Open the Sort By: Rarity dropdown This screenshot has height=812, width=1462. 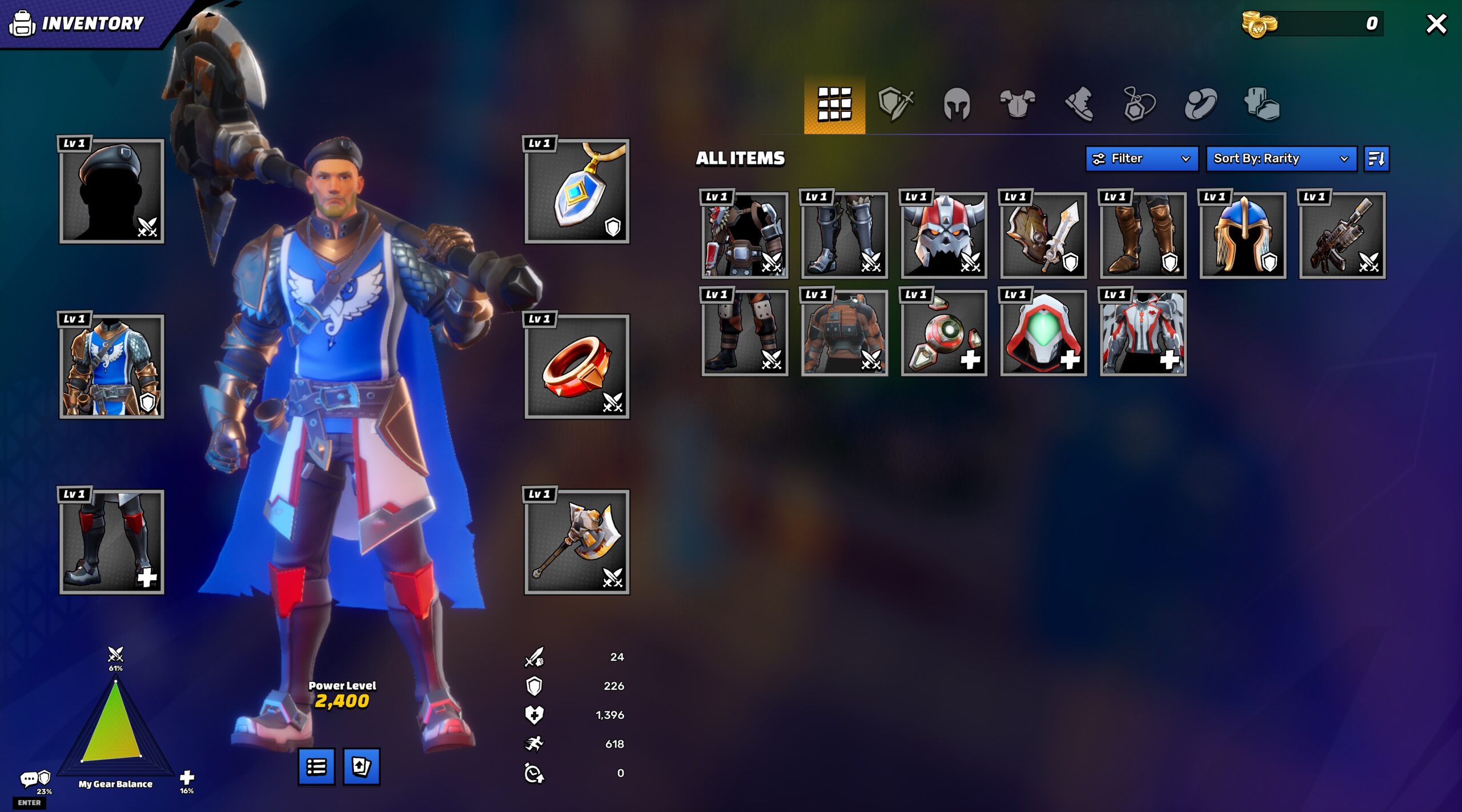(x=1280, y=159)
